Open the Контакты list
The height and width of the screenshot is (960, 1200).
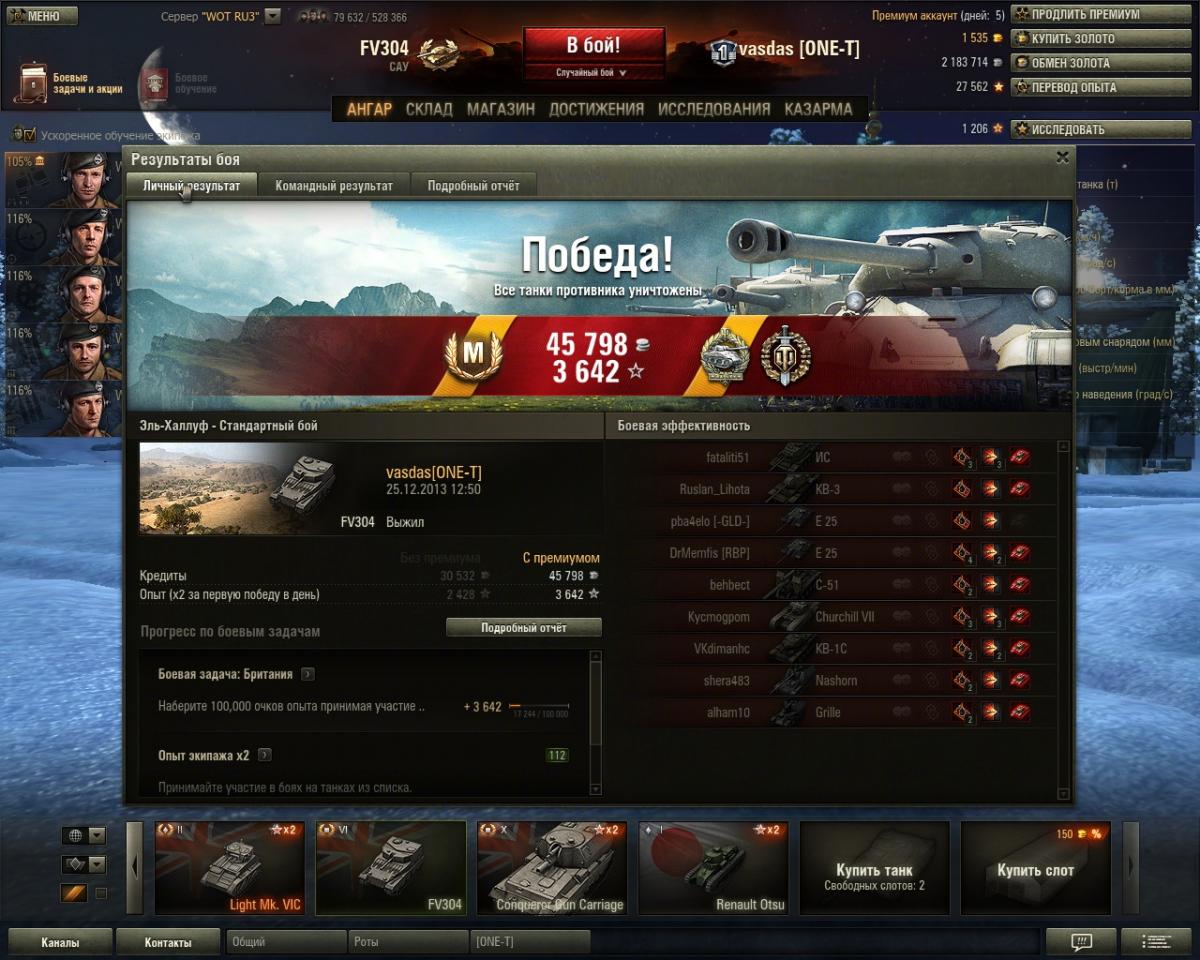(167, 942)
